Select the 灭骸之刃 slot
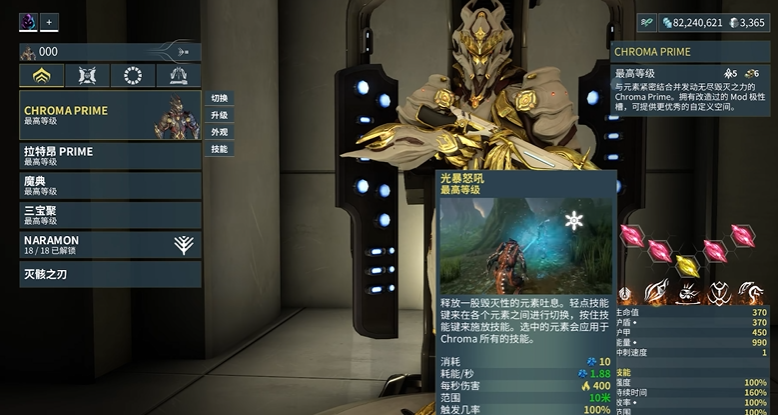This screenshot has width=778, height=415. point(110,273)
